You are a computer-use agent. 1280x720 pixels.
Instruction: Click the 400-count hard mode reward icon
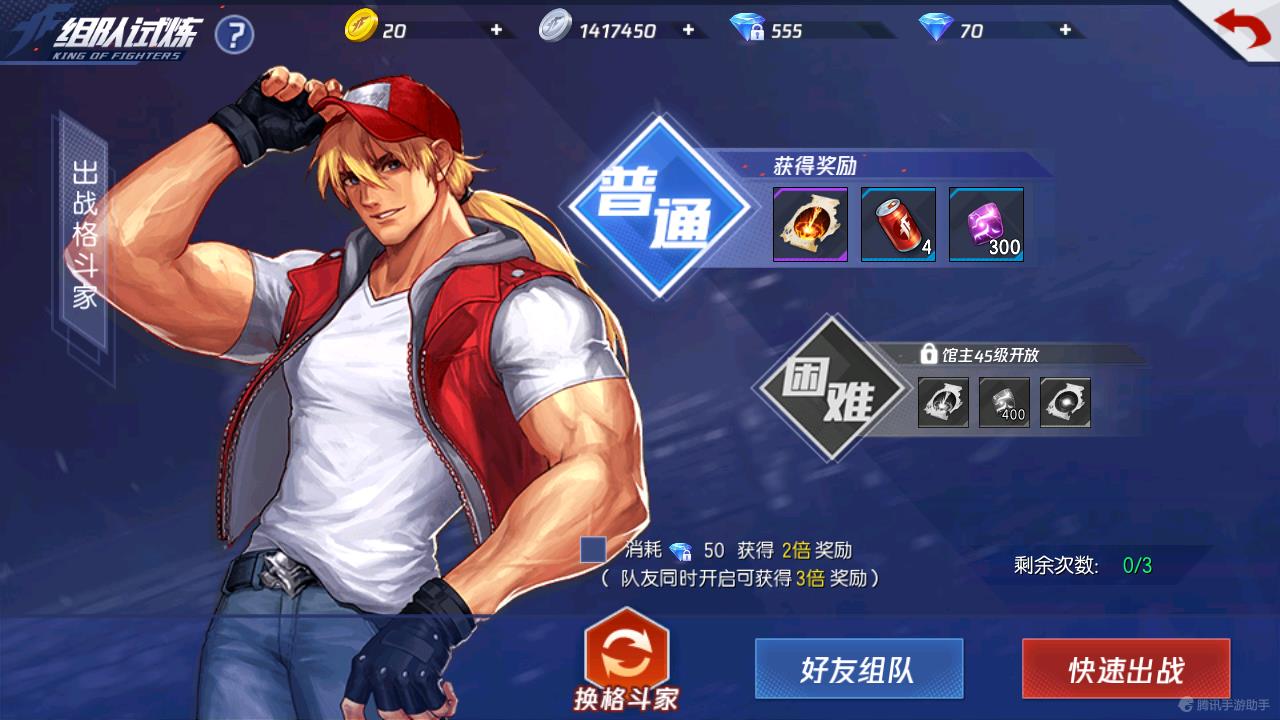1003,404
